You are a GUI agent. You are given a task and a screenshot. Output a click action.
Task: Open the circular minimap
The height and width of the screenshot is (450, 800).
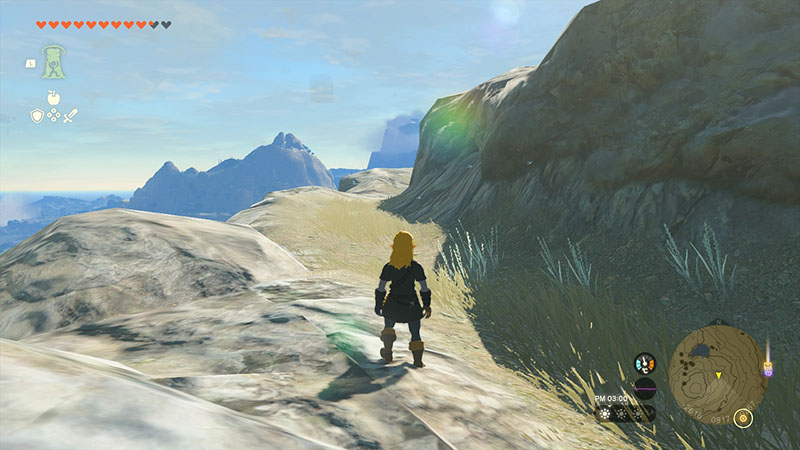(x=719, y=370)
